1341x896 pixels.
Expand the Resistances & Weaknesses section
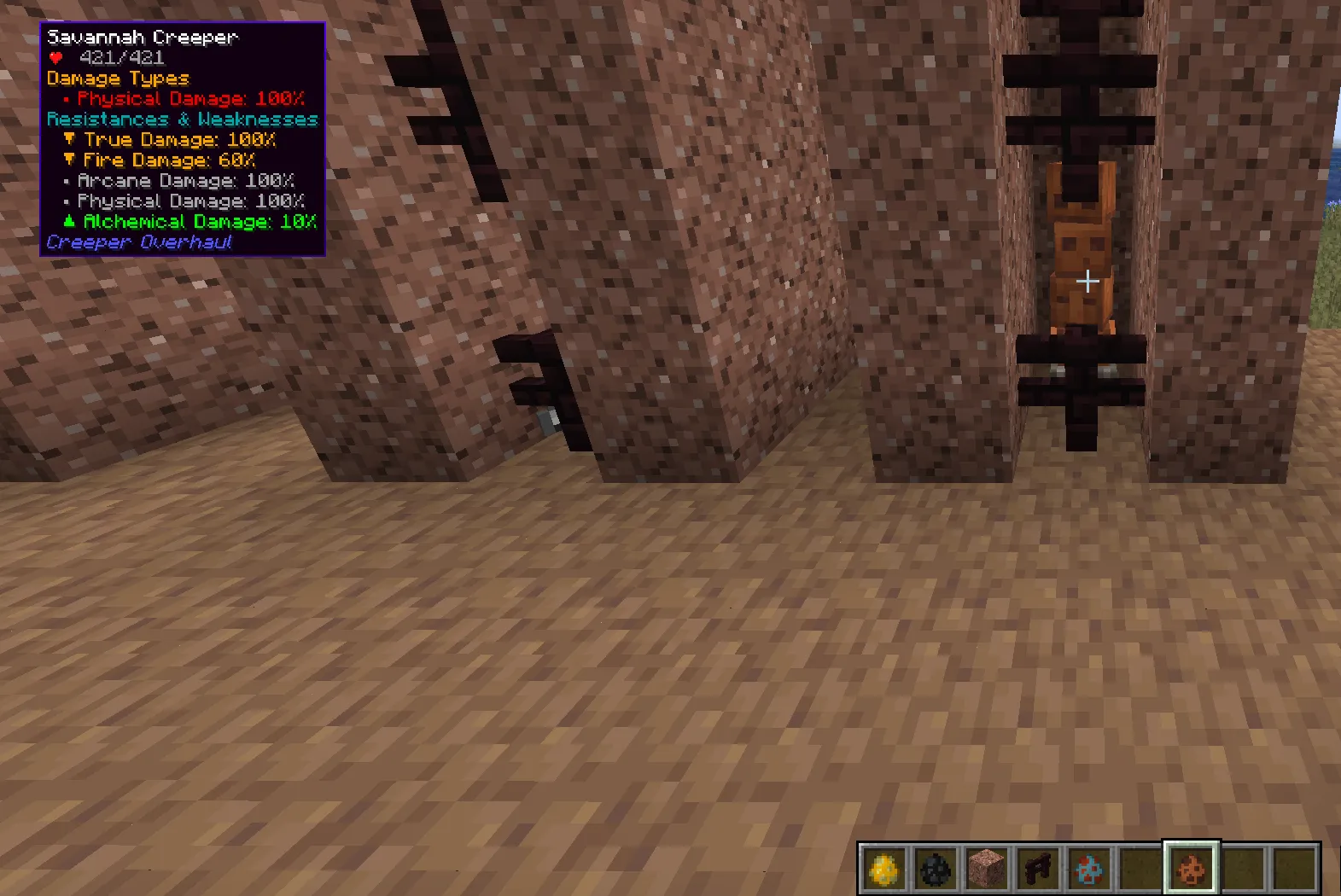pos(182,119)
